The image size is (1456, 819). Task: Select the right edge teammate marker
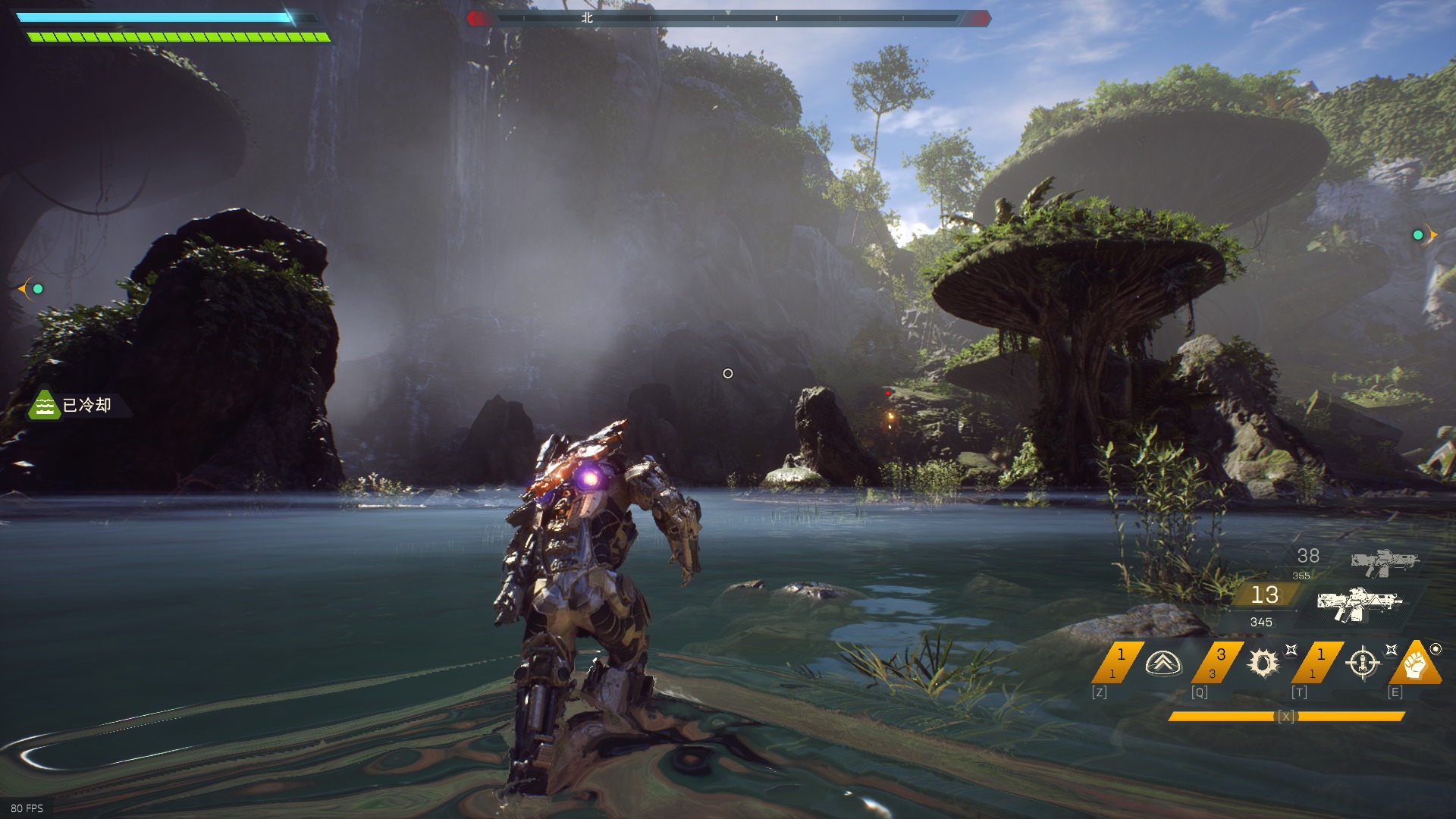pos(1418,235)
